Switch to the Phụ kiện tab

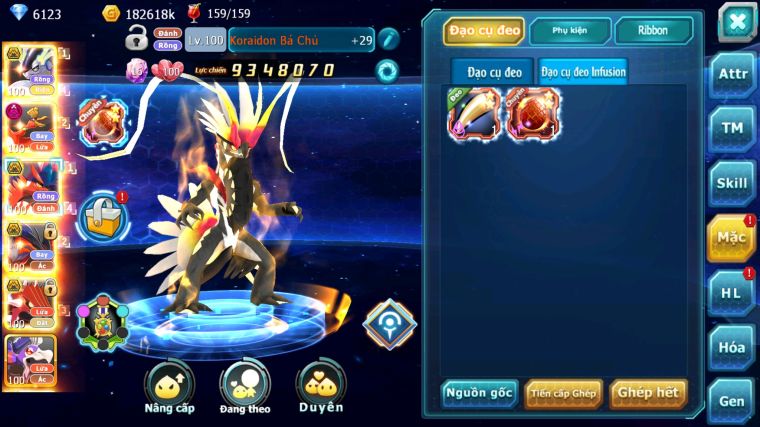[x=570, y=31]
